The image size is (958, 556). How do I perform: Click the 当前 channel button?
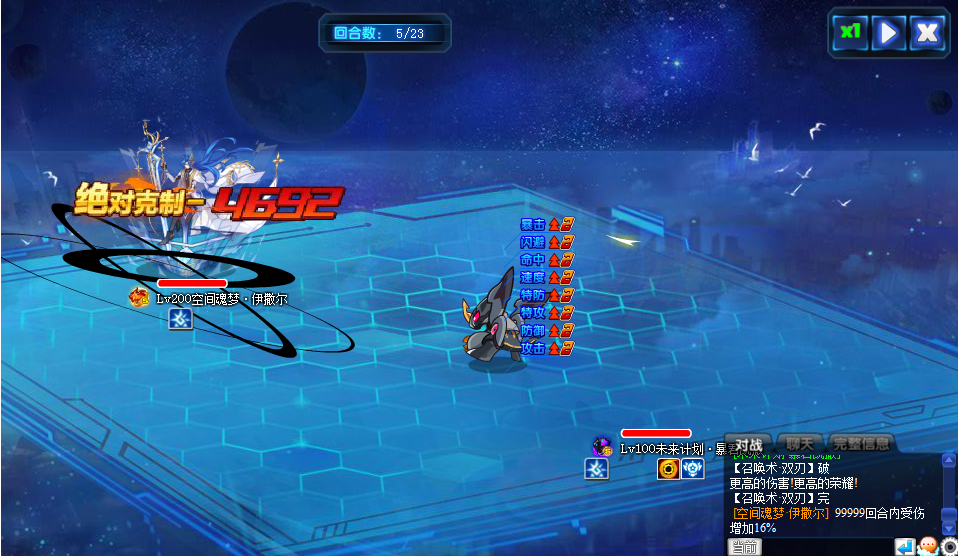(x=744, y=547)
